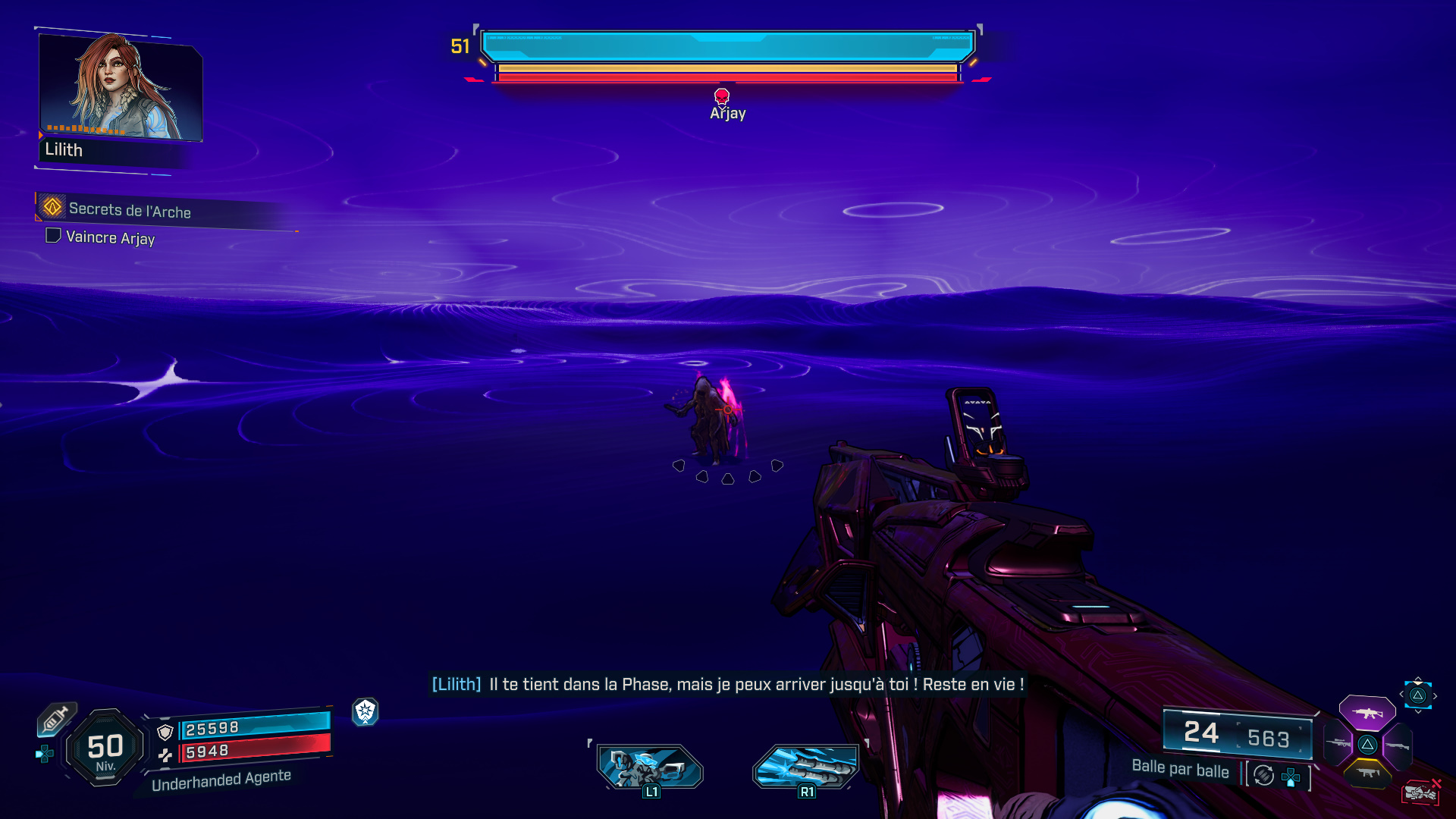Expand the 'Secrets de l'Arche' mission tracker

(130, 212)
